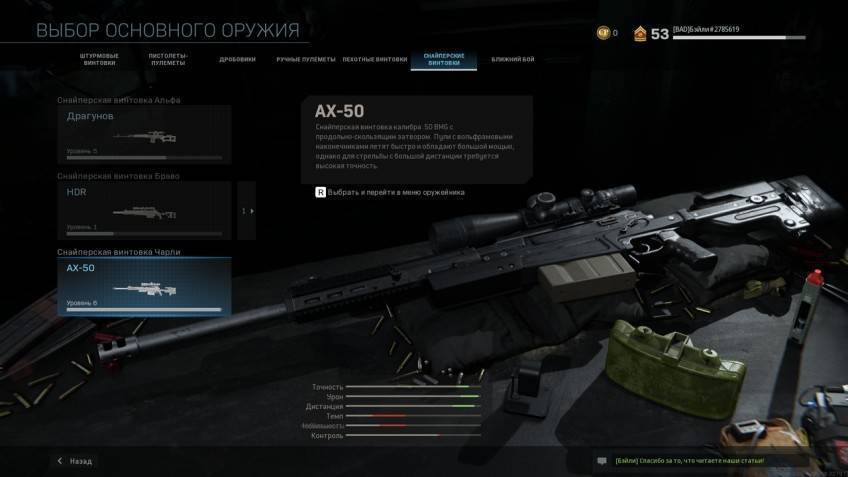Select the Снайперские винтовки tab
848x477 pixels.
pos(443,60)
